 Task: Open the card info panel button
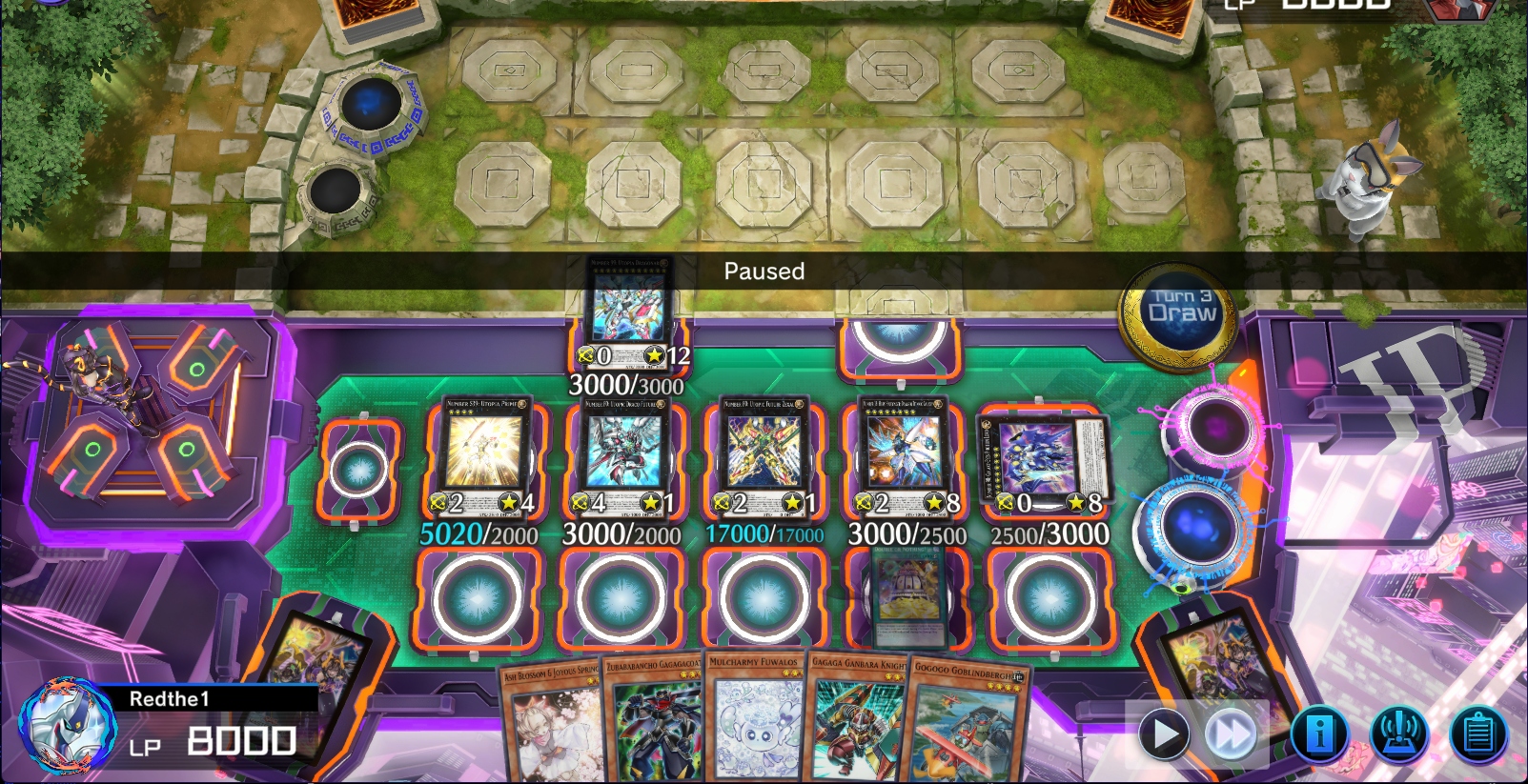click(1320, 734)
